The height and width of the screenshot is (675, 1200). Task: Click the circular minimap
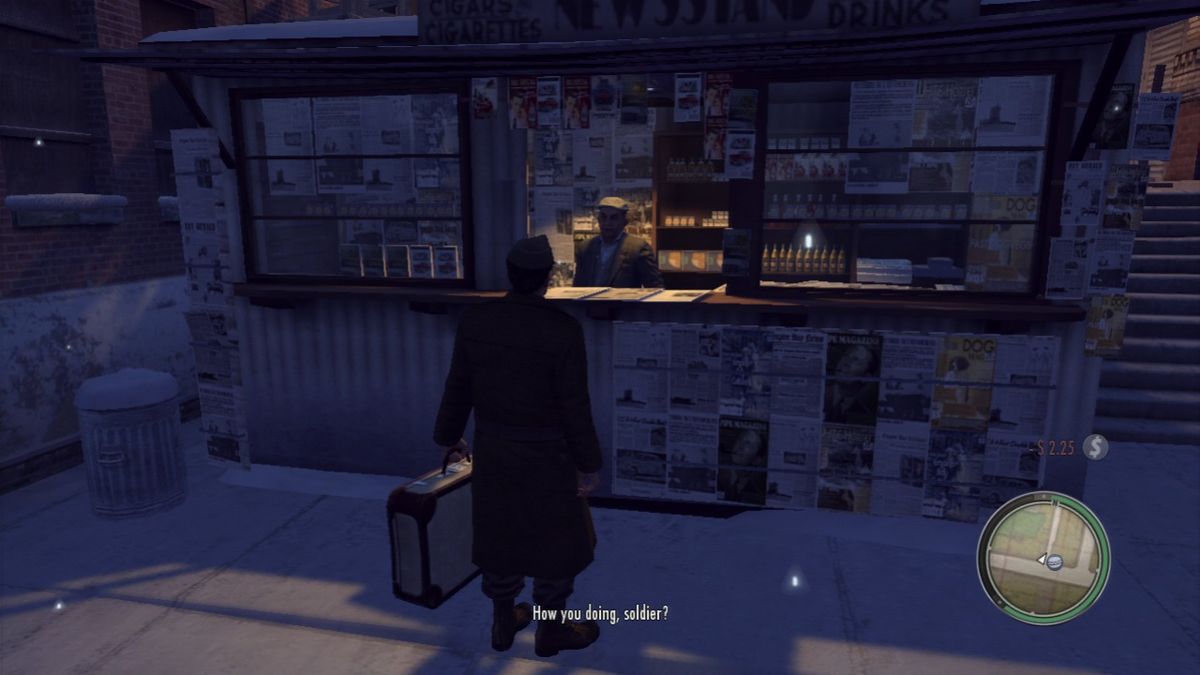click(x=1043, y=557)
